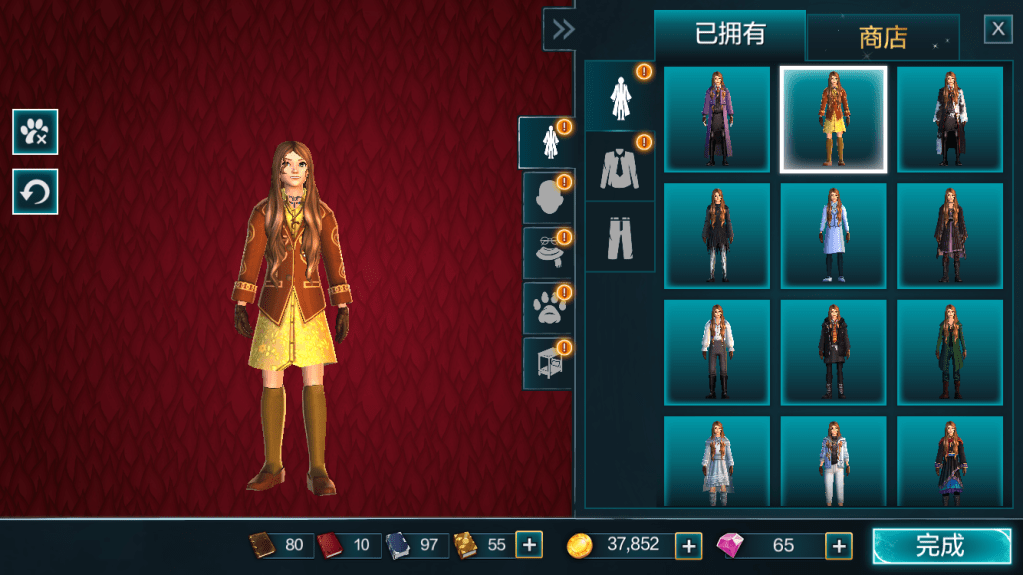Open the head and face category
The height and width of the screenshot is (575, 1023).
tap(547, 198)
